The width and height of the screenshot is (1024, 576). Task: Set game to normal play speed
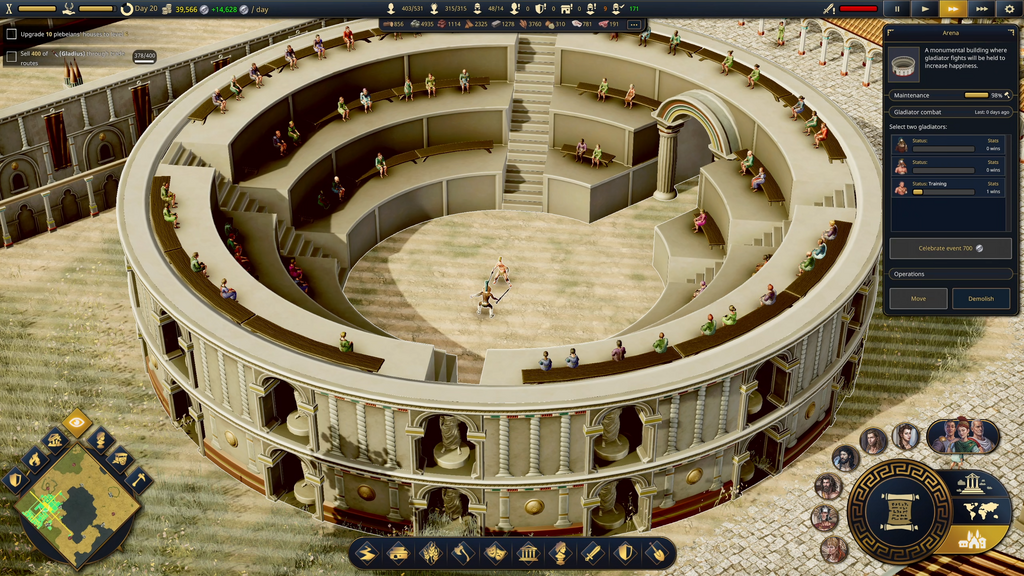[926, 9]
